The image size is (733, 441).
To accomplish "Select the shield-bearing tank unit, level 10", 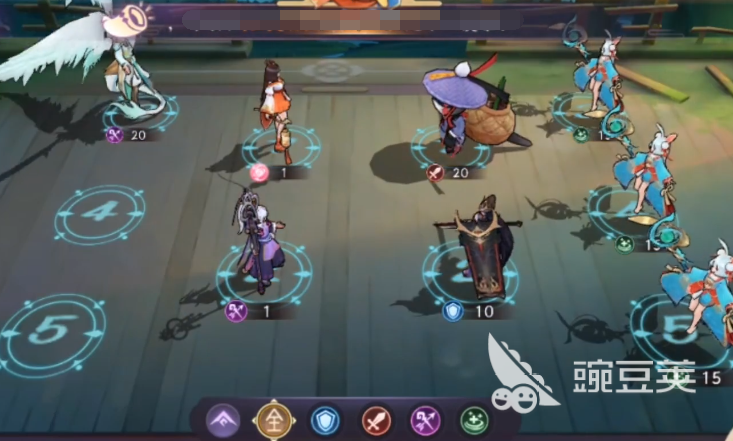I will click(478, 250).
